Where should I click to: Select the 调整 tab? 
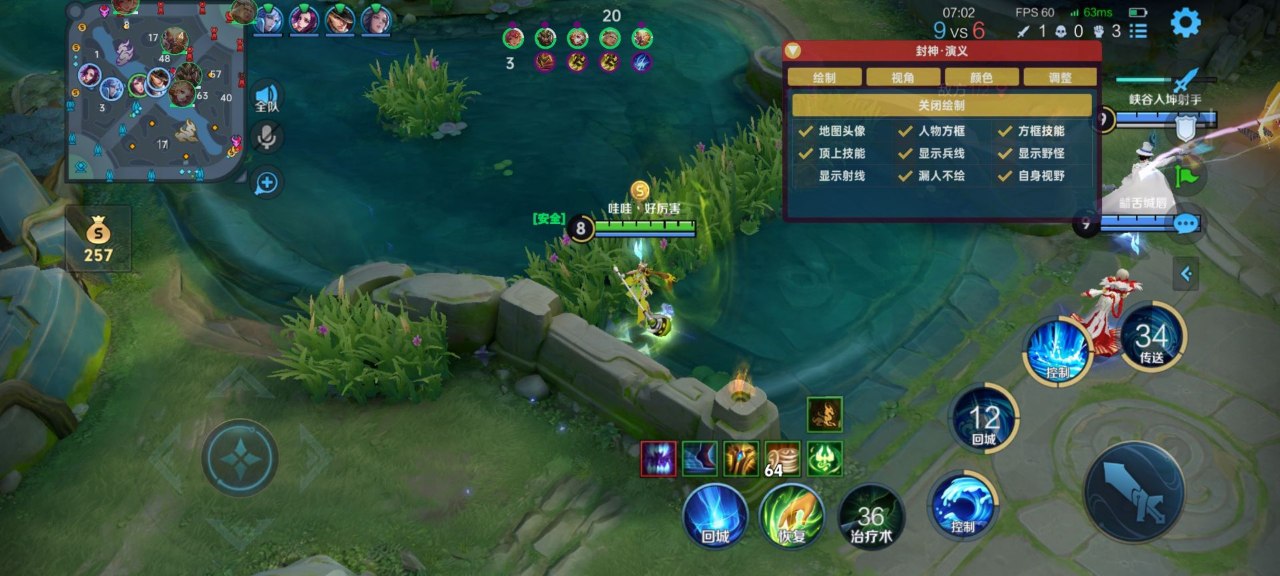(1059, 77)
